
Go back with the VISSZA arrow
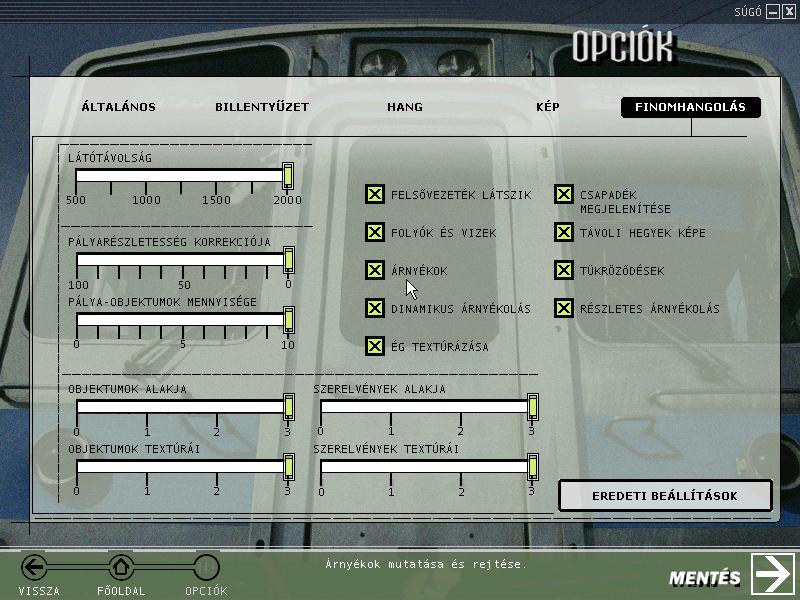35,568
